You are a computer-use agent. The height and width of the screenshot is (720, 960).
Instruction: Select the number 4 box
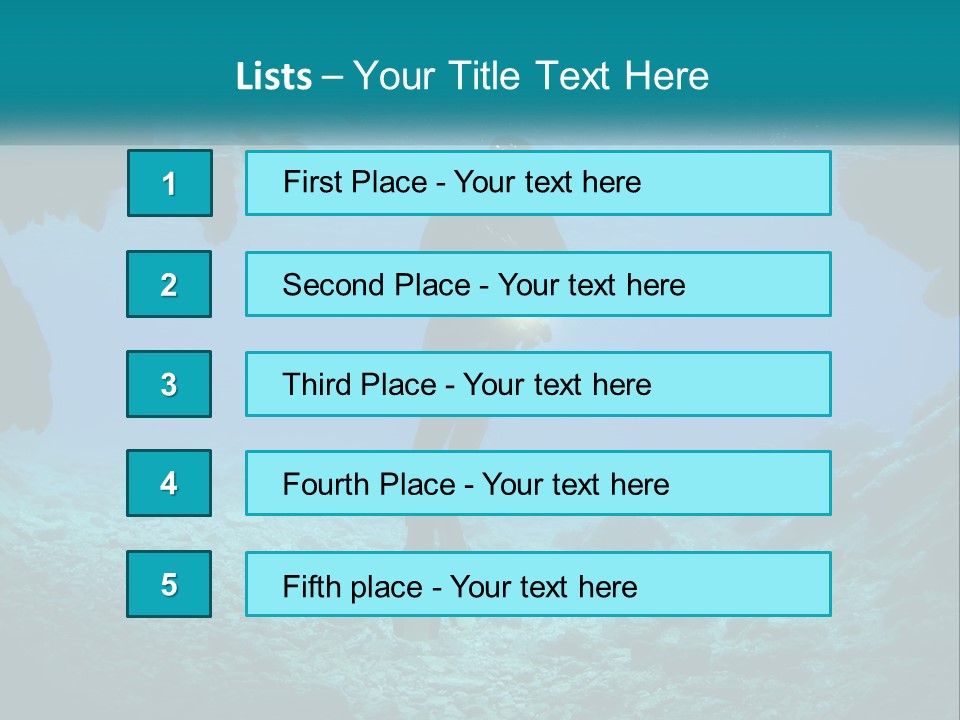pyautogui.click(x=169, y=483)
